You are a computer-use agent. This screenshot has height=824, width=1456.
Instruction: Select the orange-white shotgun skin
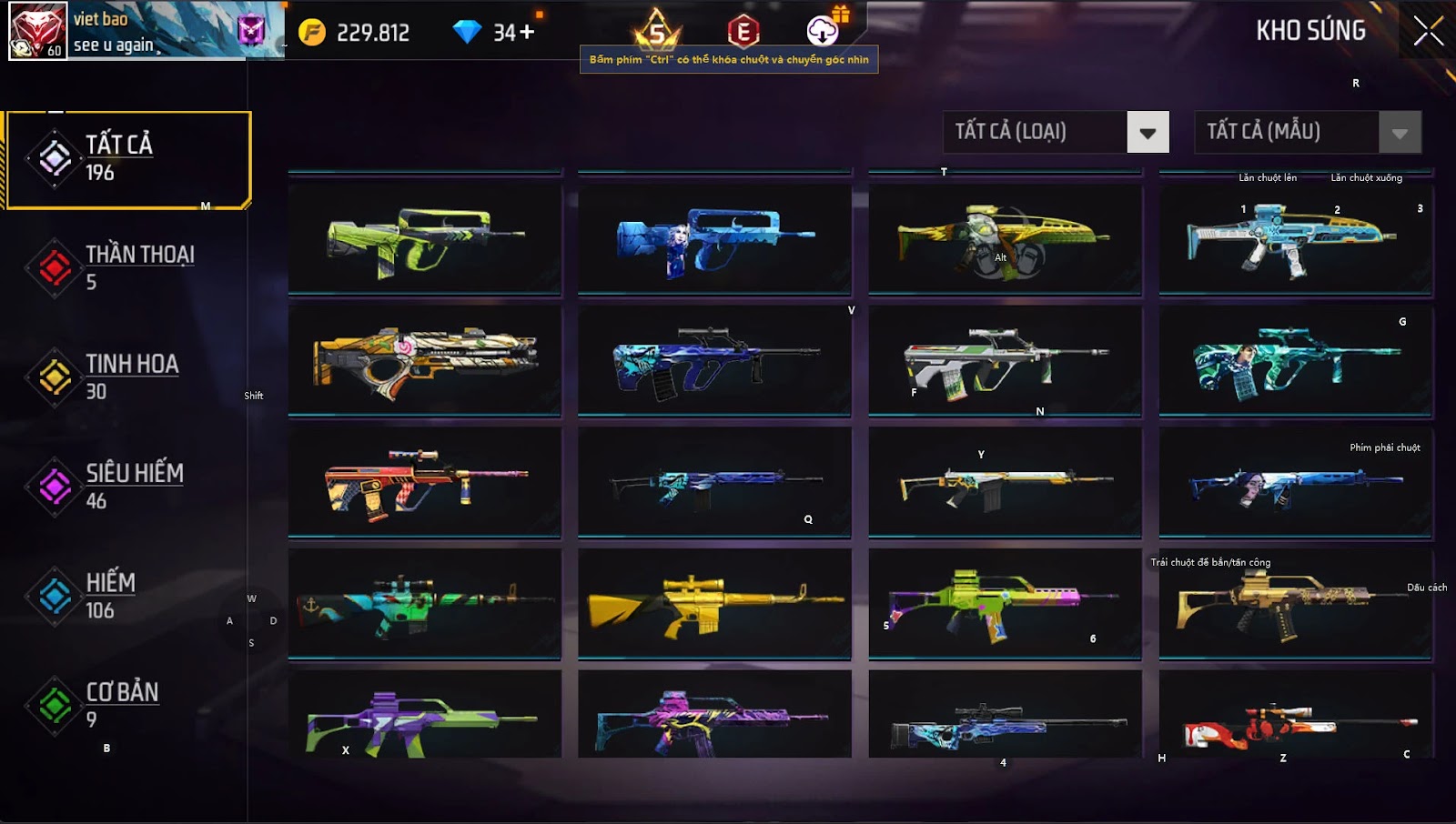click(424, 360)
